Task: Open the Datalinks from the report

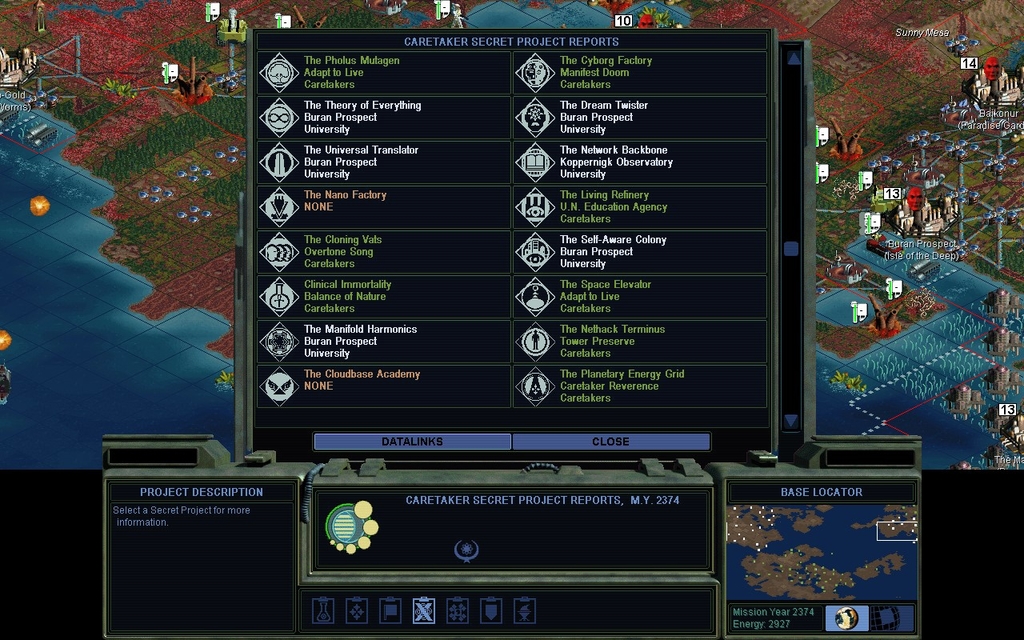Action: [412, 441]
